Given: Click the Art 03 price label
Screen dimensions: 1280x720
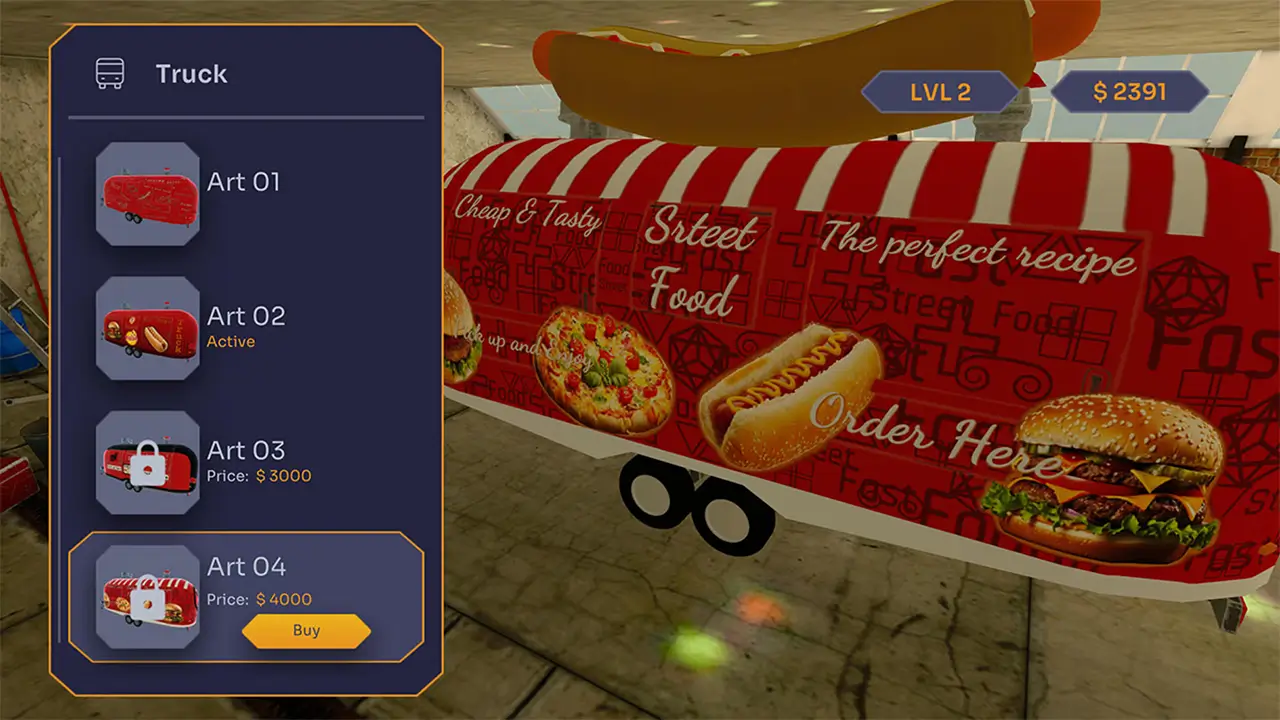Looking at the screenshot, I should 260,476.
